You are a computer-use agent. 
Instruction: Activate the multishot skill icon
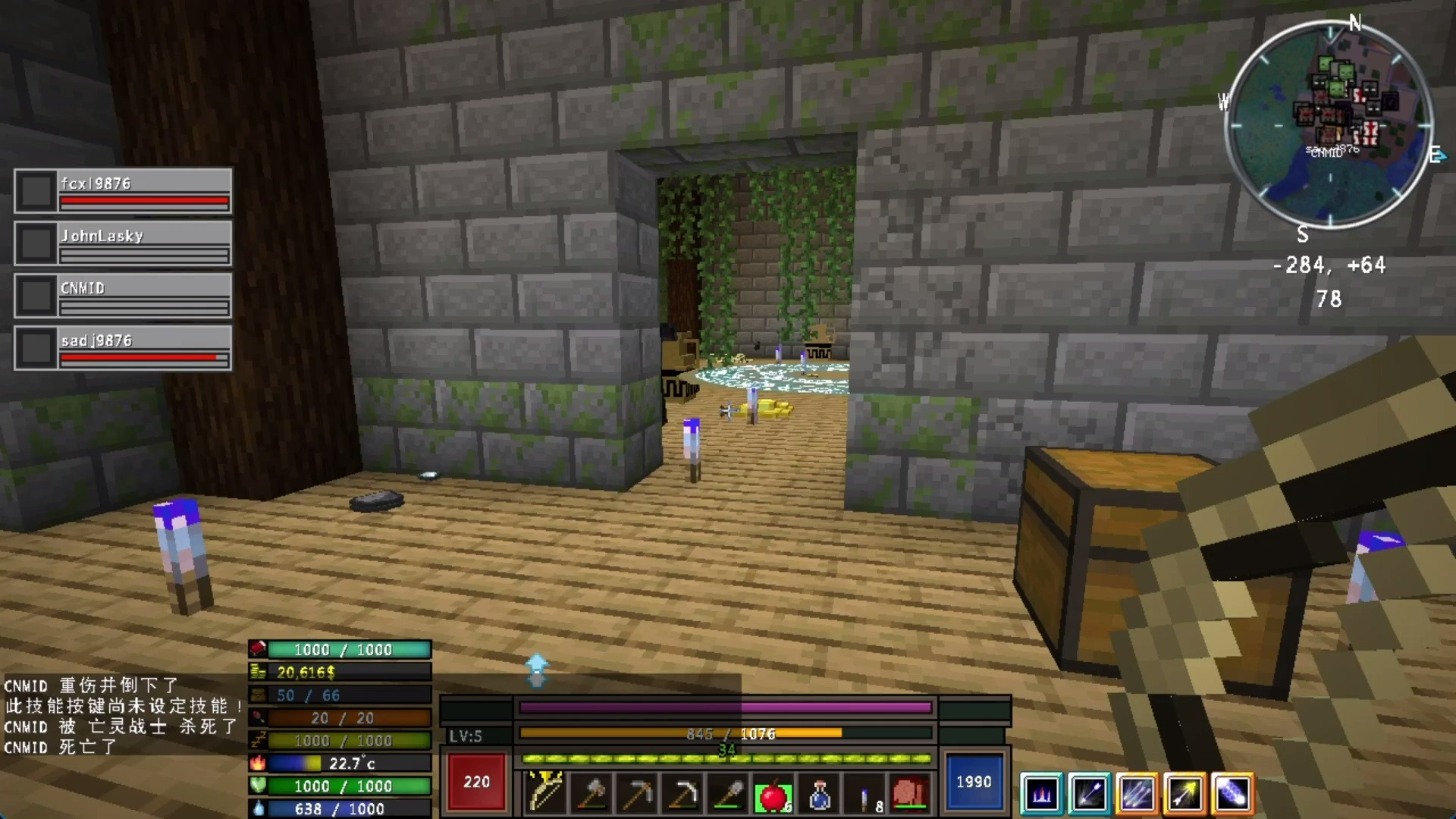coord(1137,794)
